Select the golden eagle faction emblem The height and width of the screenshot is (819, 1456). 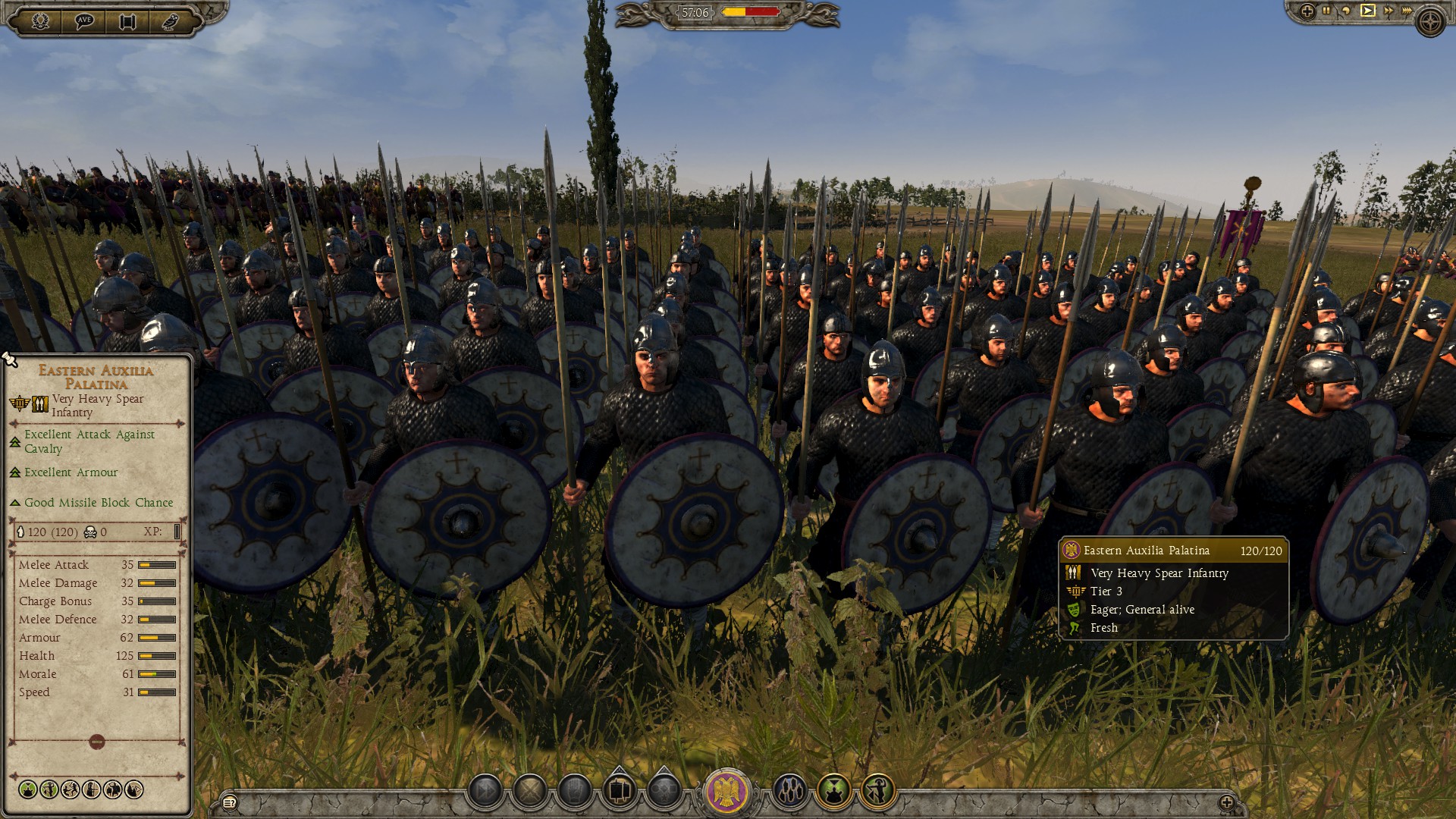(x=727, y=792)
